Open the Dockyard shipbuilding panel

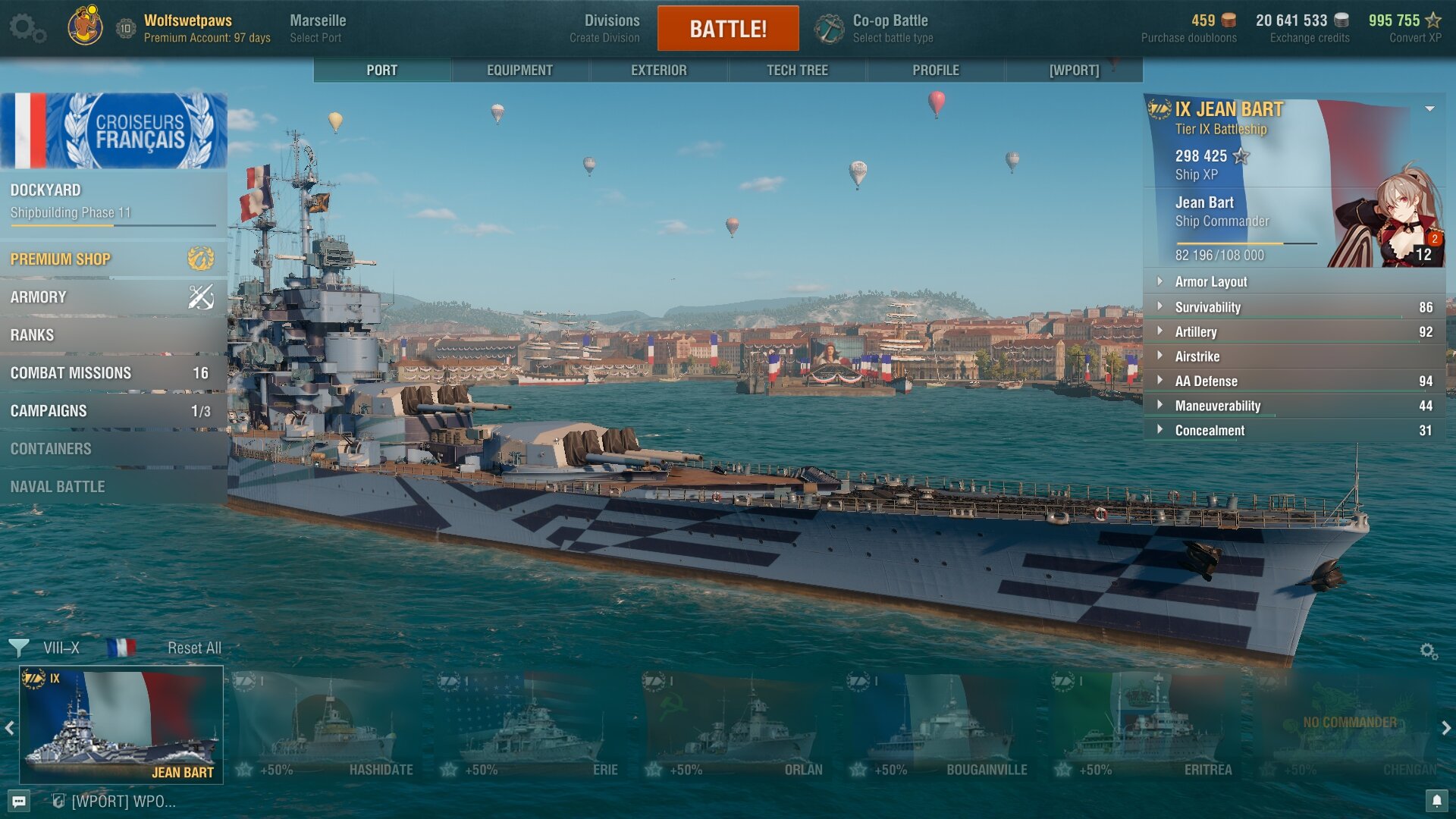[112, 201]
